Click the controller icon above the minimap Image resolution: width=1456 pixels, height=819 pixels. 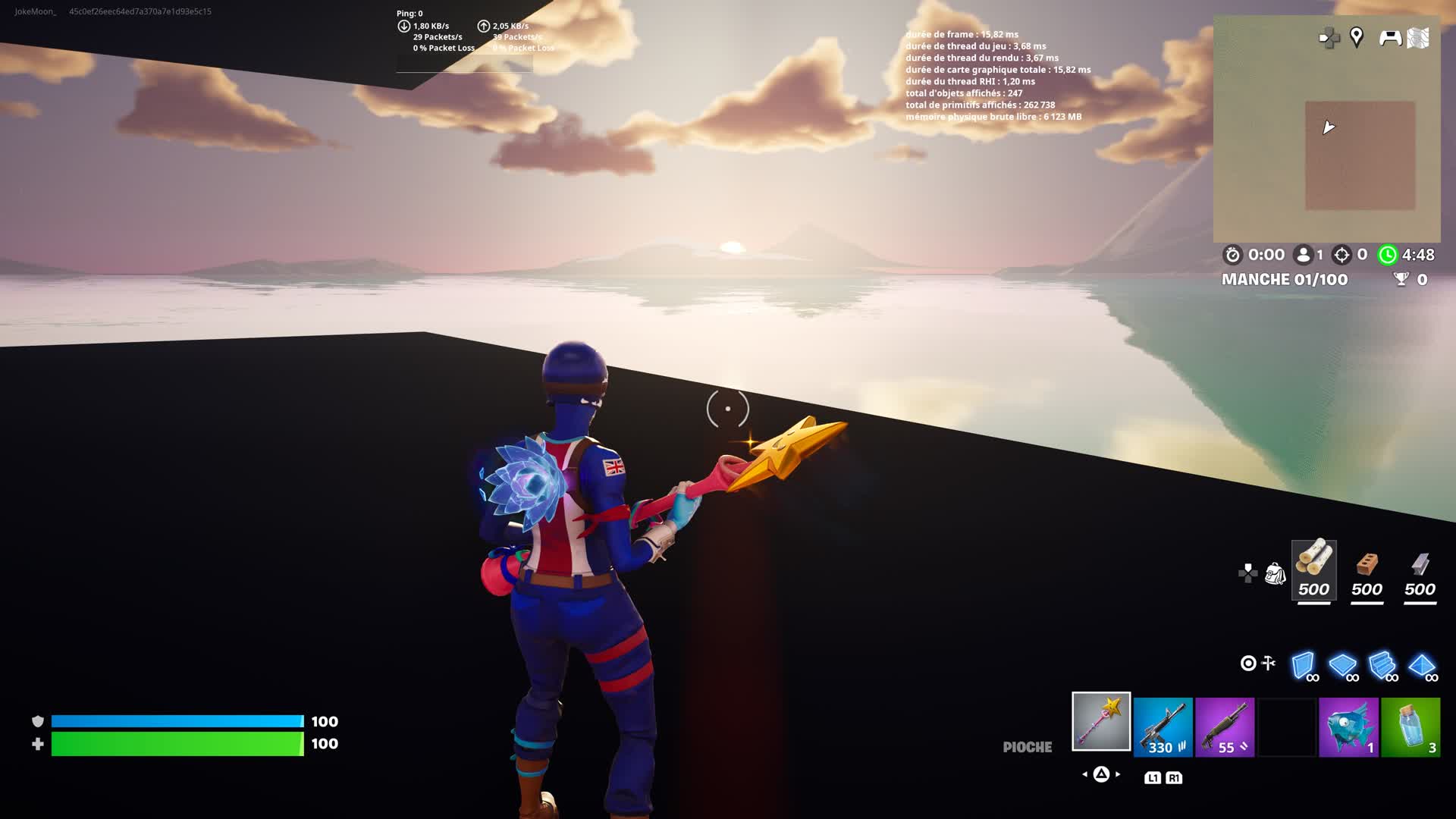1389,37
